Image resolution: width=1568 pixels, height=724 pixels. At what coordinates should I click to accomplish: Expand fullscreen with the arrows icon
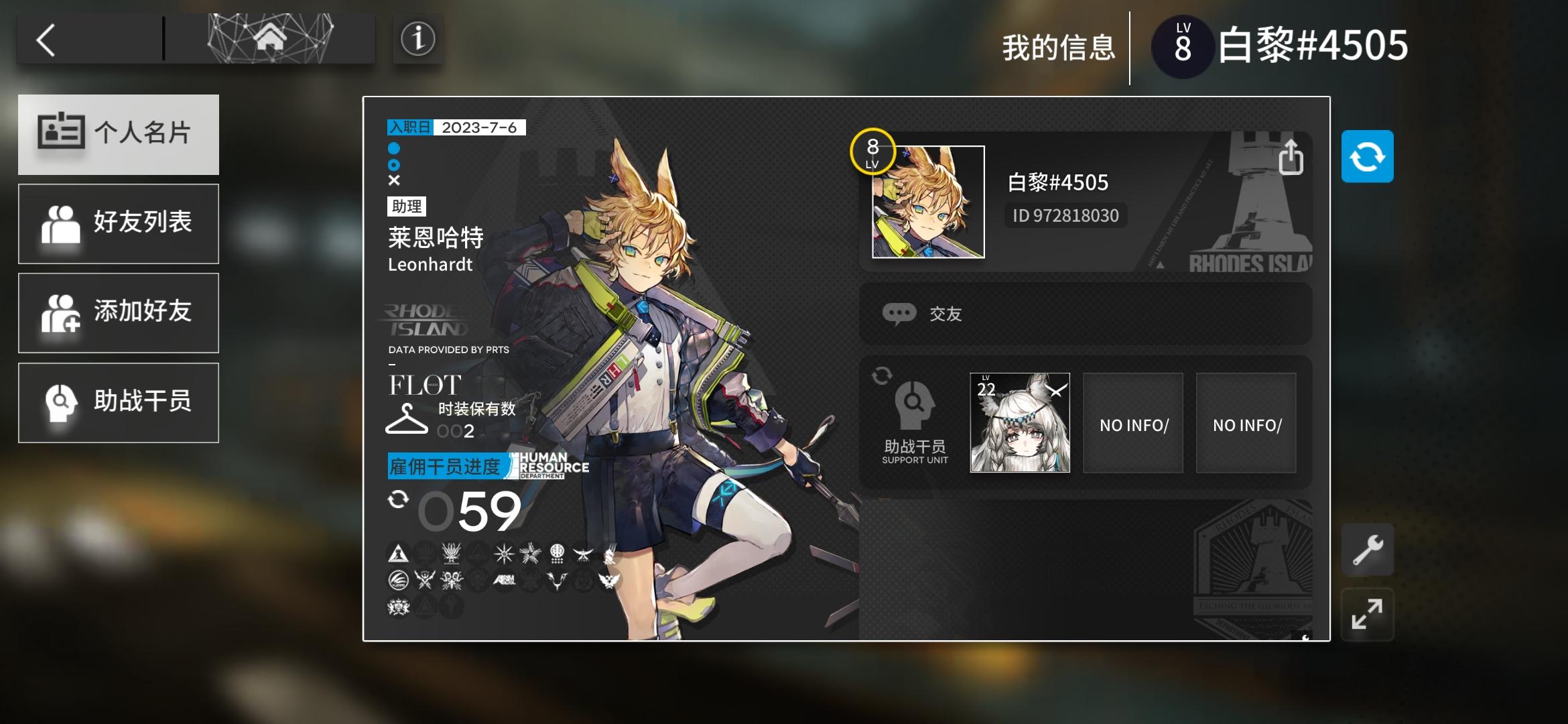1368,614
